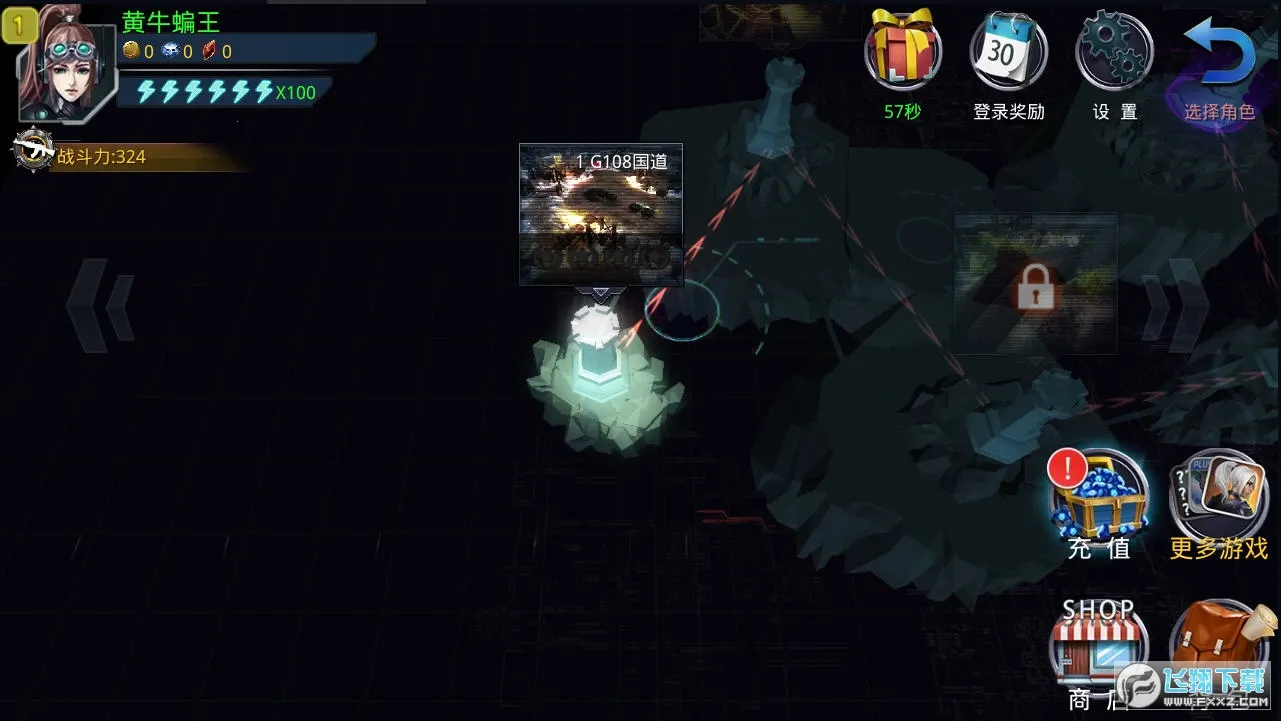Screen dimensions: 1281x721
Task: Tap the locked stage thumbnail
Action: point(1035,284)
